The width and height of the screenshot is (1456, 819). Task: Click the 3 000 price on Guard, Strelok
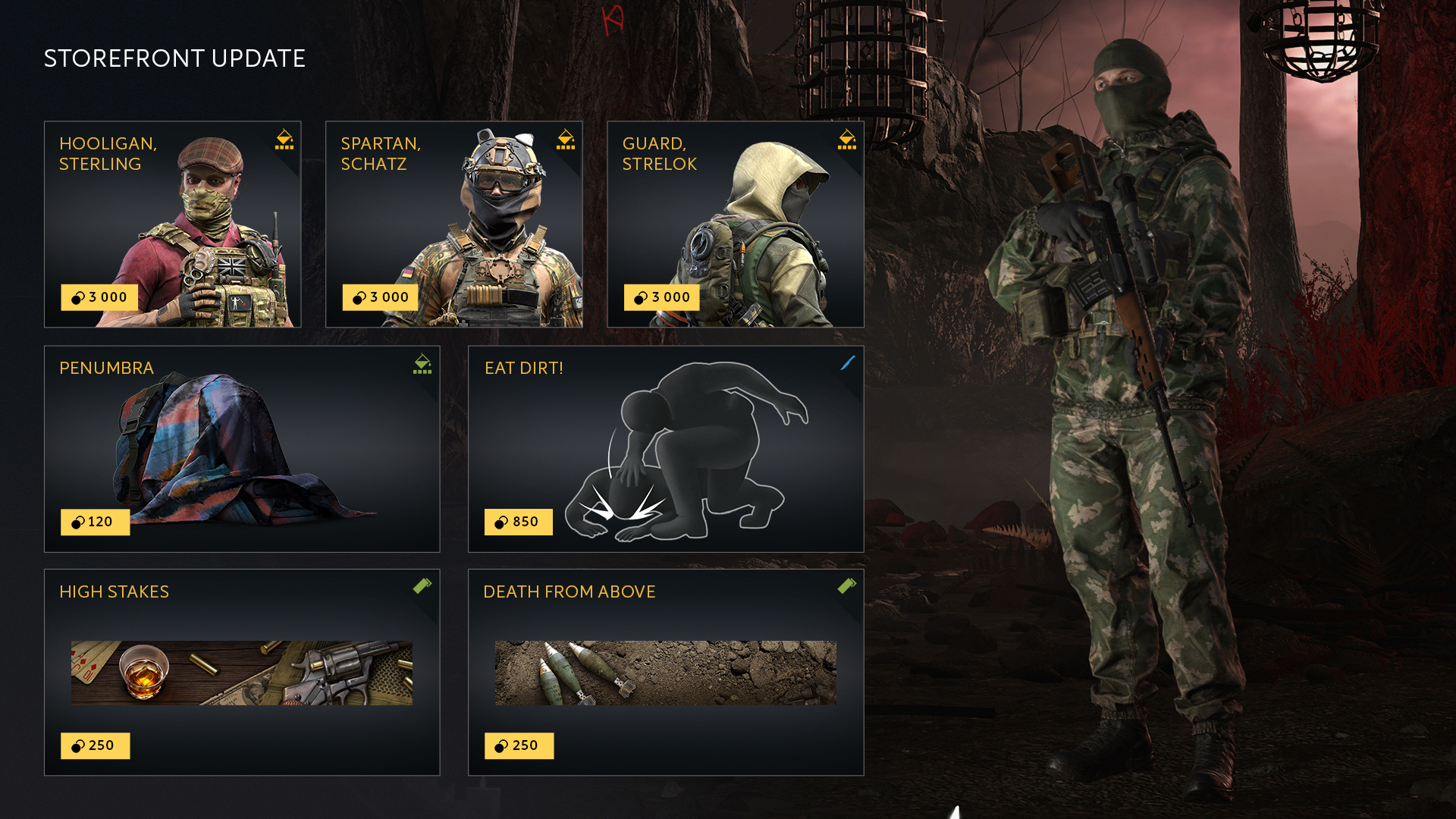662,297
